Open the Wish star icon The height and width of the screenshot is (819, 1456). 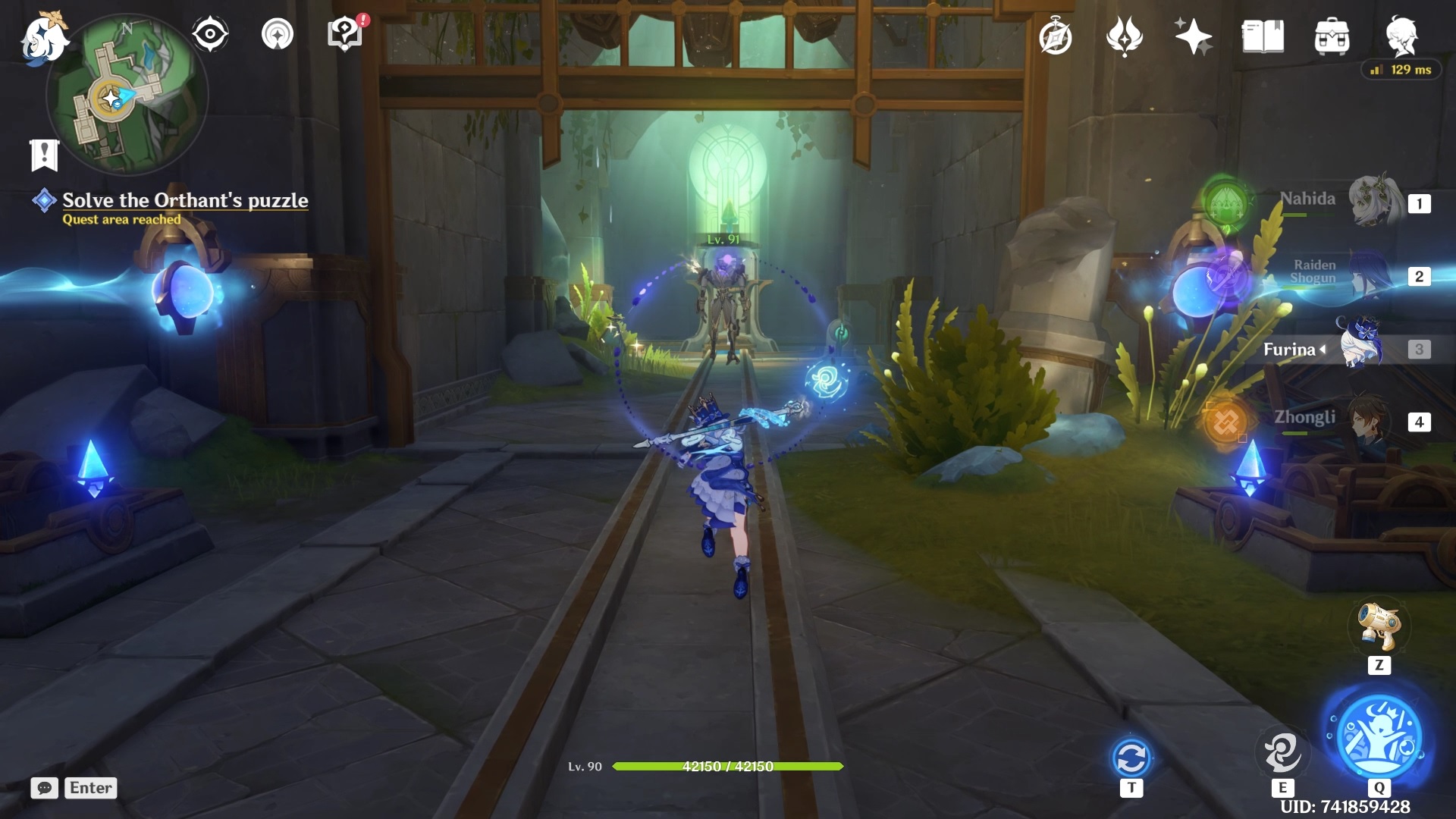pyautogui.click(x=1193, y=36)
